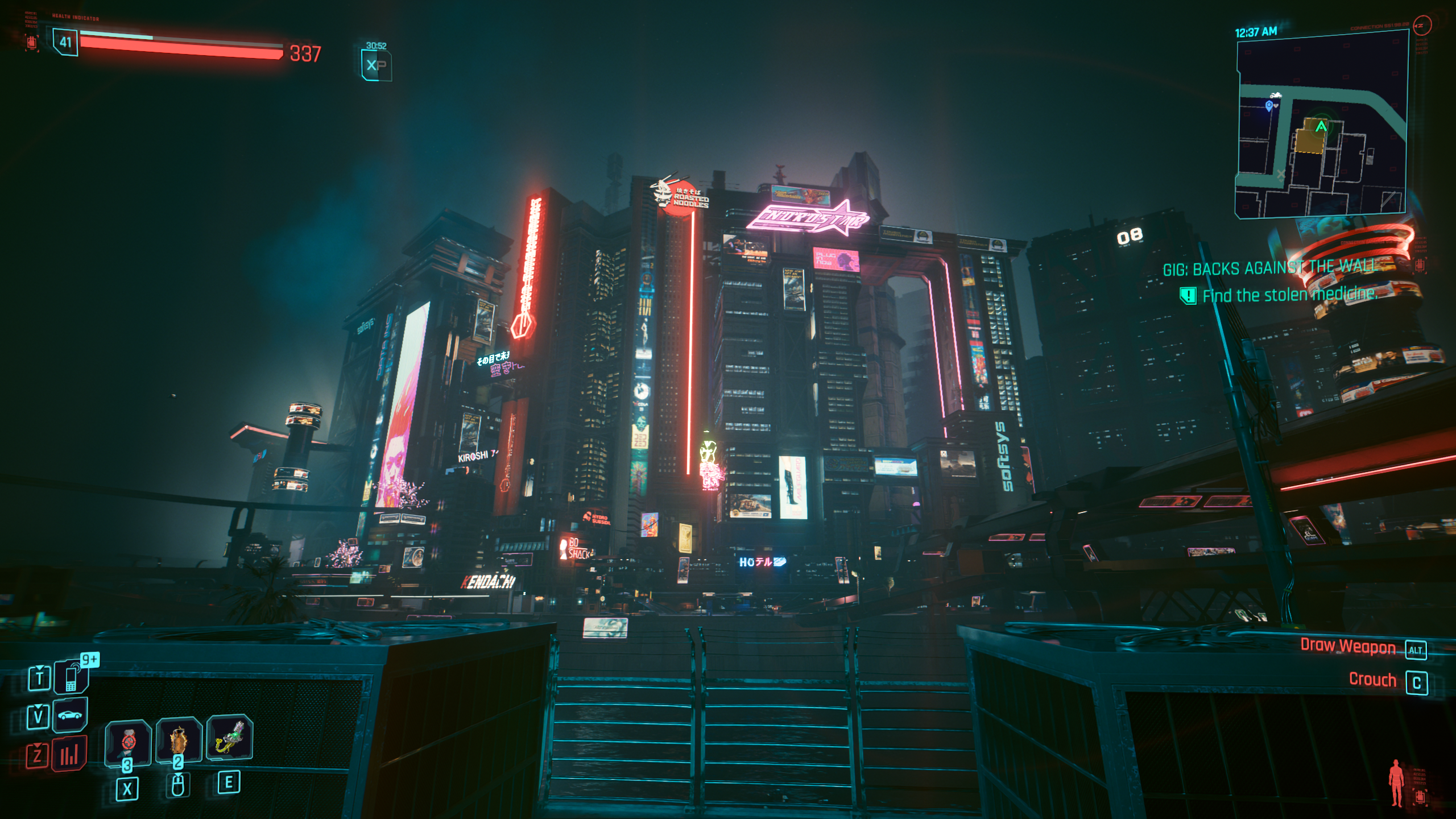The height and width of the screenshot is (819, 1456).
Task: Activate the projectile launch system slot
Action: pos(229,737)
